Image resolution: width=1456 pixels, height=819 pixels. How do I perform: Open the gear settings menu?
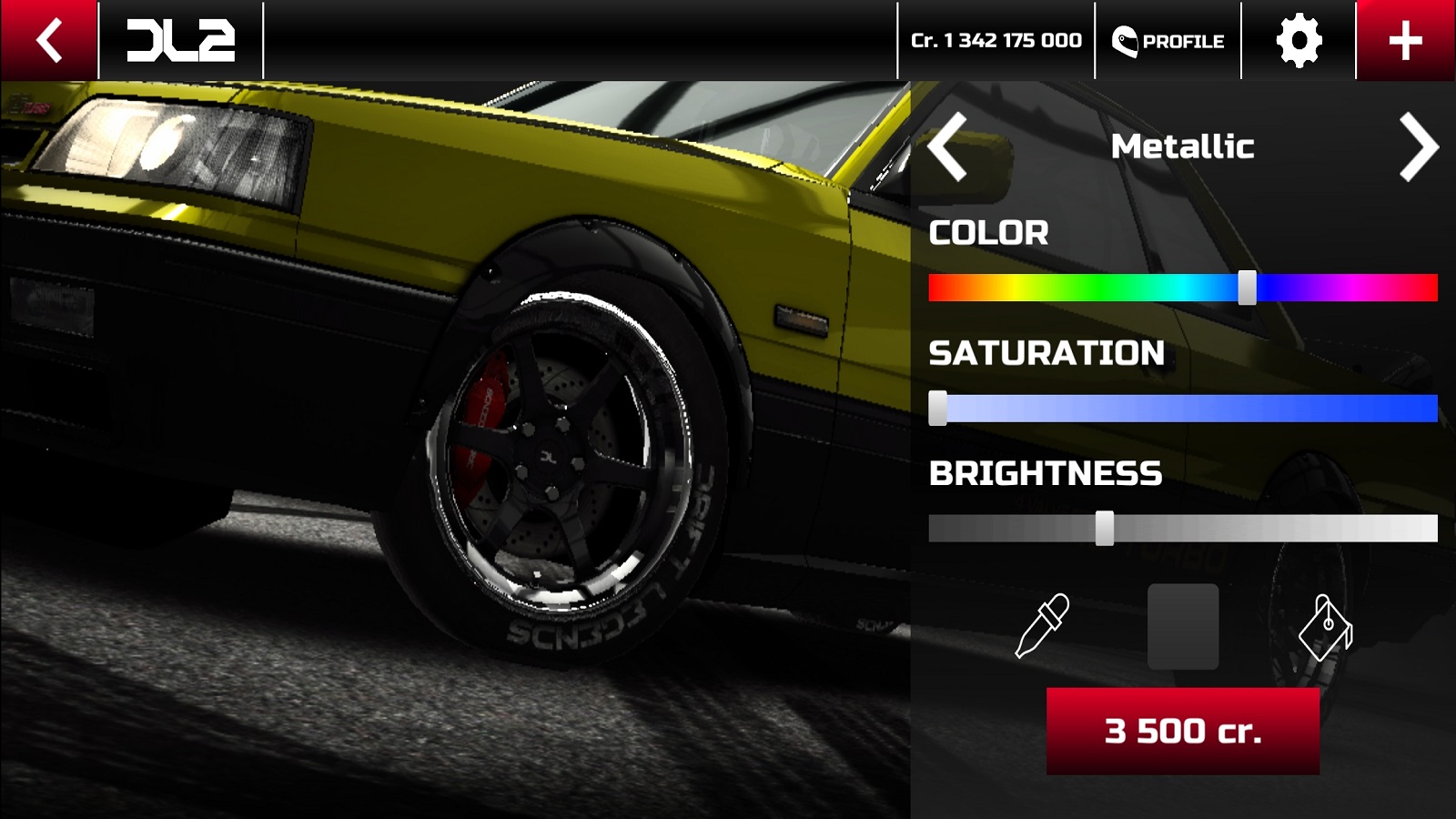tap(1299, 41)
